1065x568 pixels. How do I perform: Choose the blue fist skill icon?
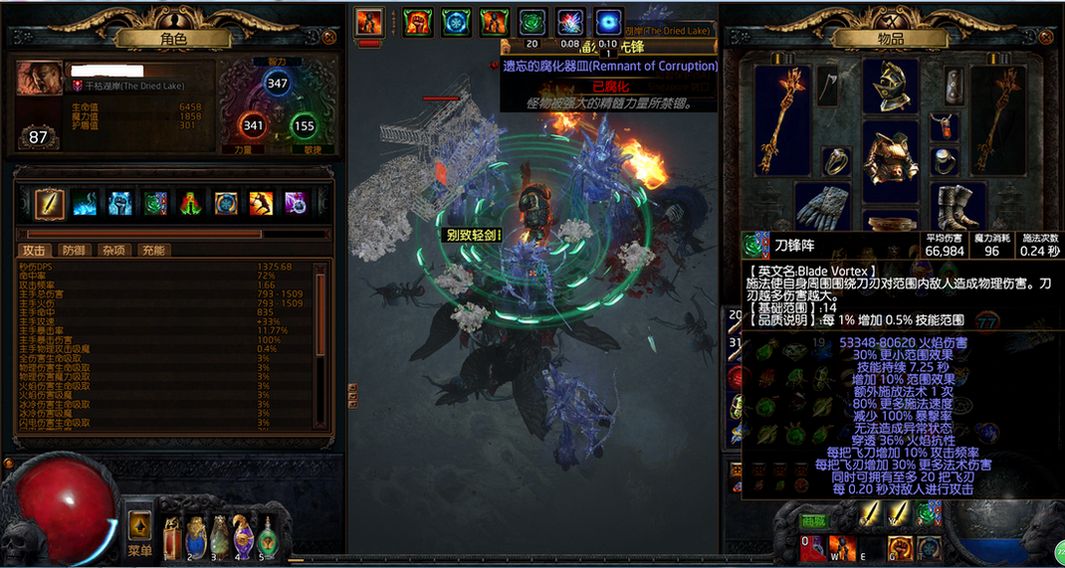[x=119, y=204]
